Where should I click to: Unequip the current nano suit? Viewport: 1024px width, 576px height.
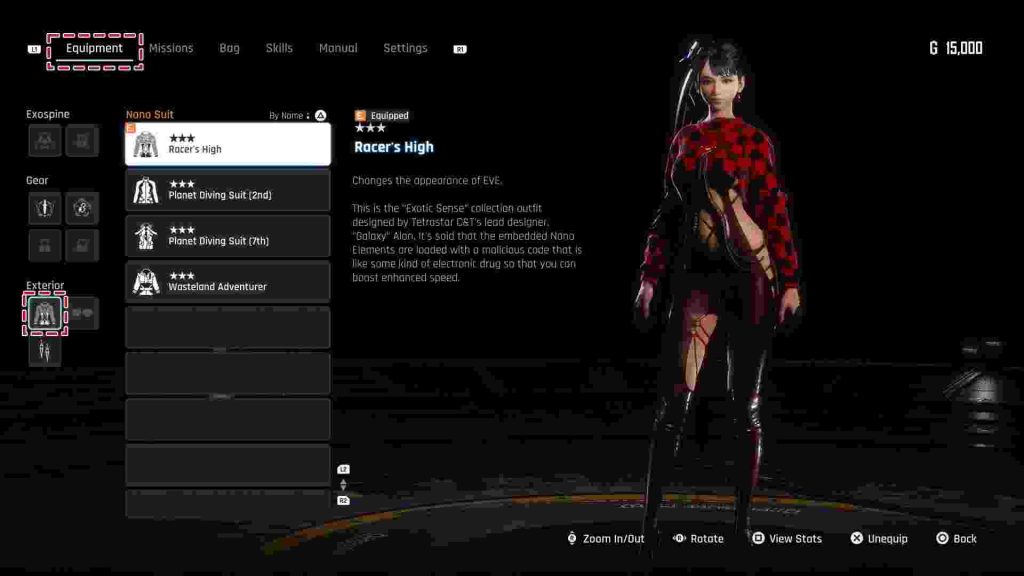click(x=878, y=539)
